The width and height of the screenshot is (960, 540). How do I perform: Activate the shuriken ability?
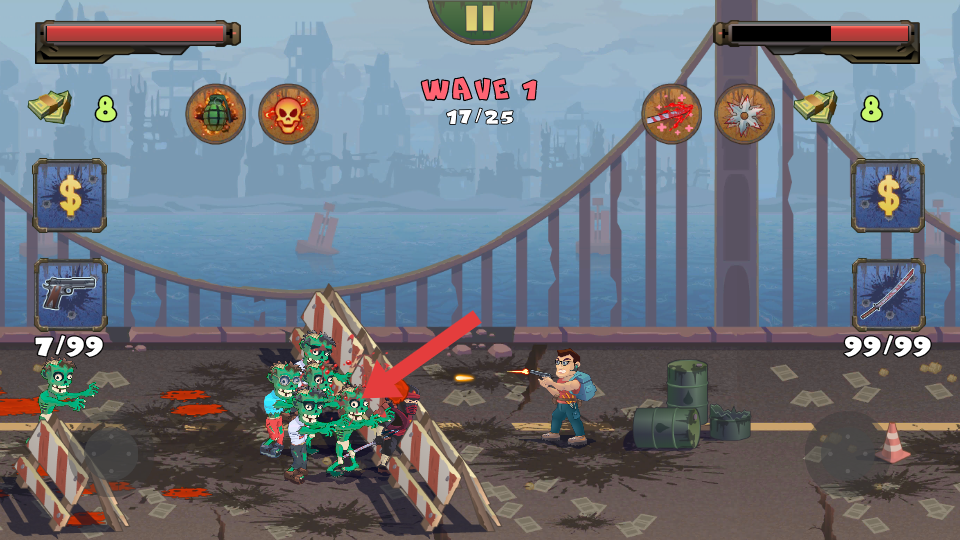[745, 114]
